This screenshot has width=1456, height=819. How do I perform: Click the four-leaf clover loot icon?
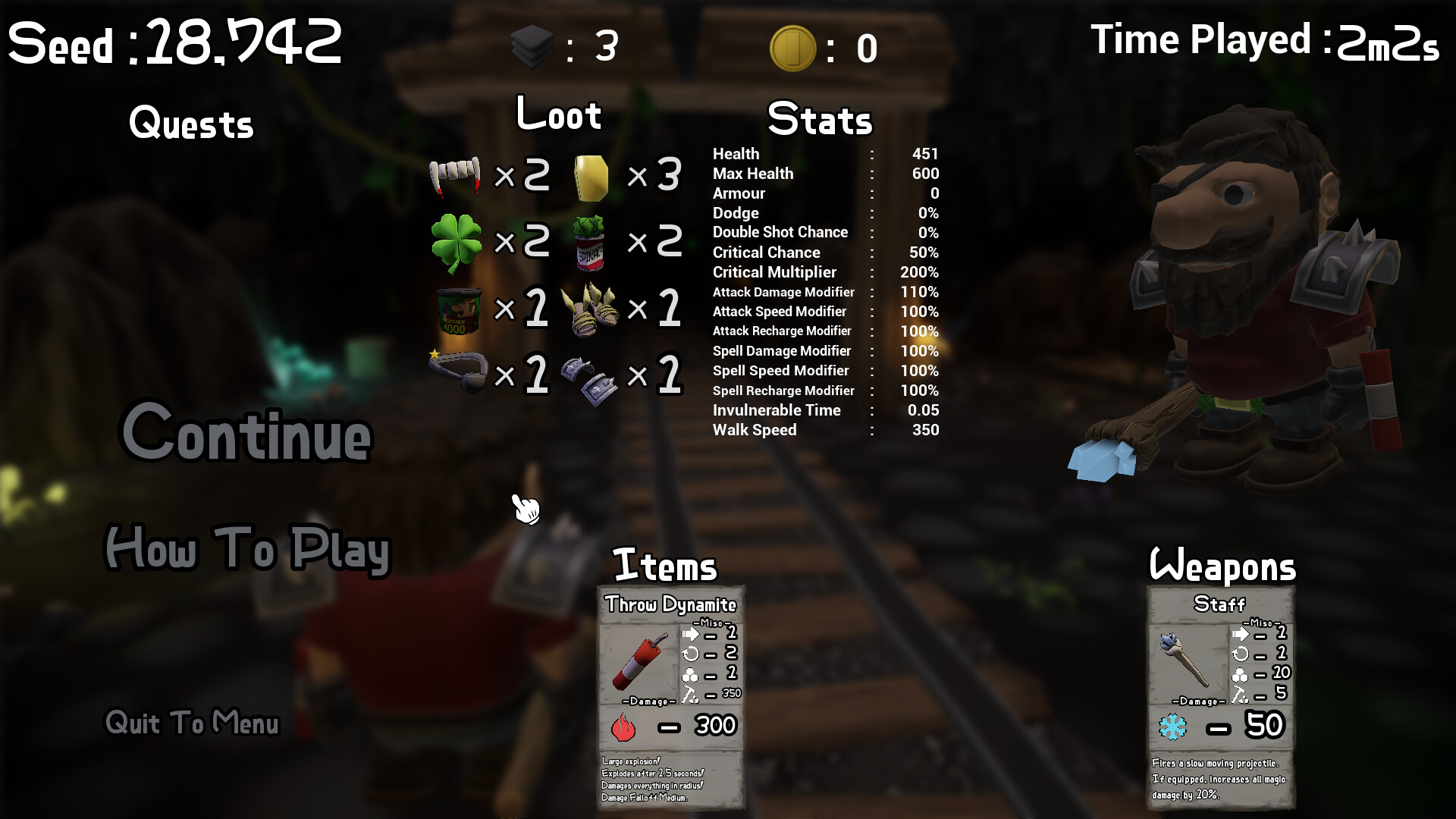pyautogui.click(x=456, y=240)
